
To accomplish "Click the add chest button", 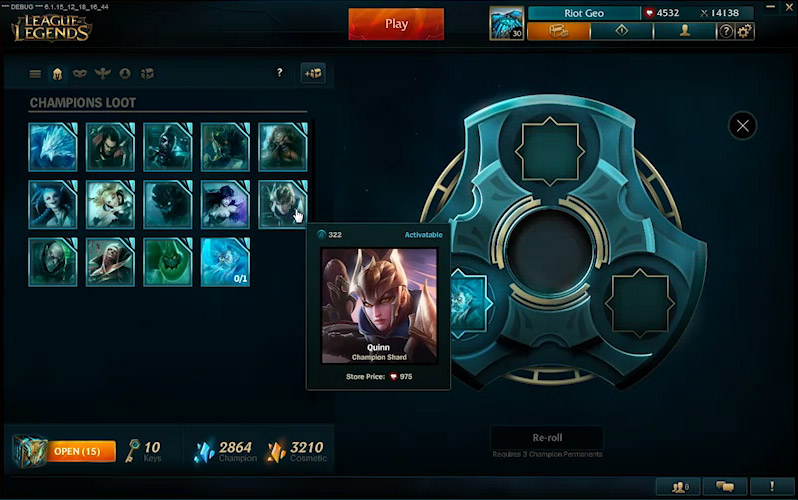I will [313, 73].
